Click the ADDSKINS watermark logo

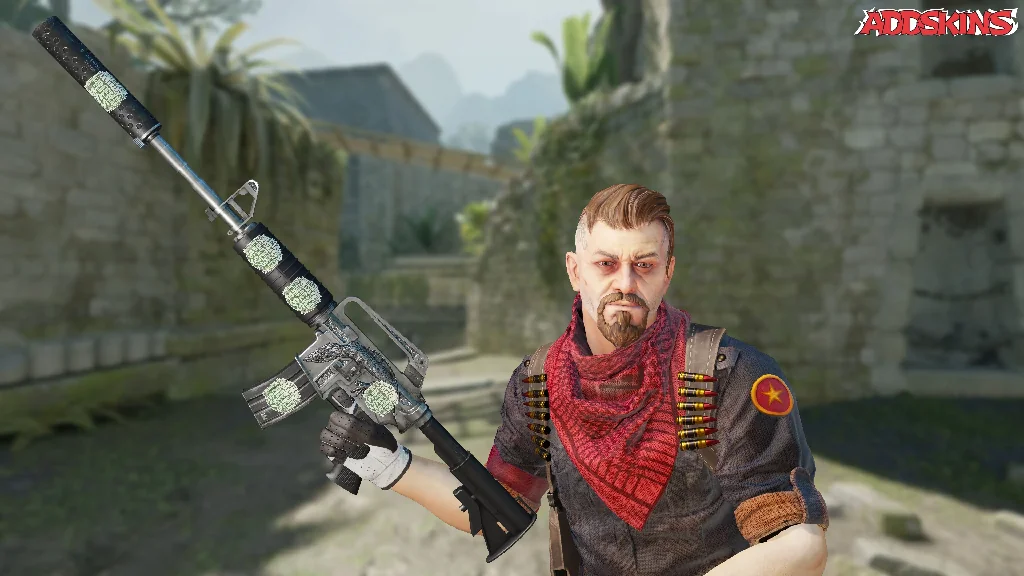936,22
